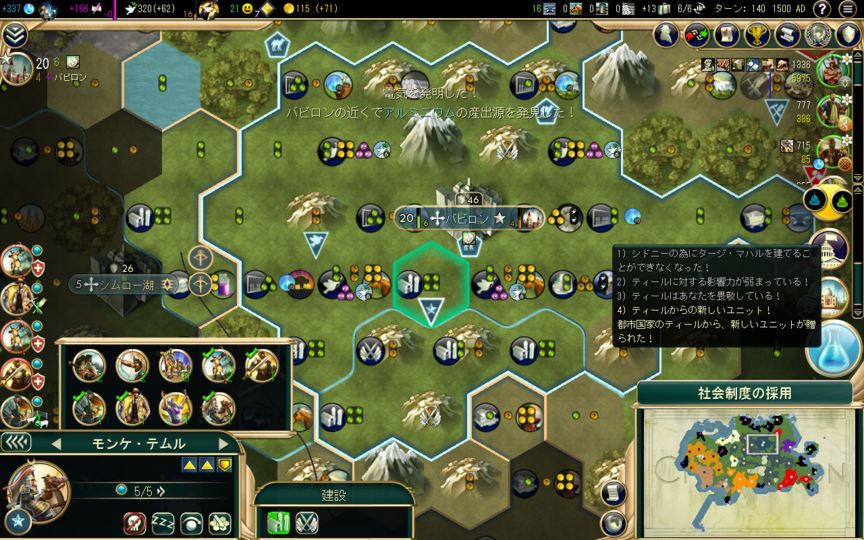Put the unit to sleep with ZZZ button
This screenshot has height=540, width=864.
coord(163,523)
